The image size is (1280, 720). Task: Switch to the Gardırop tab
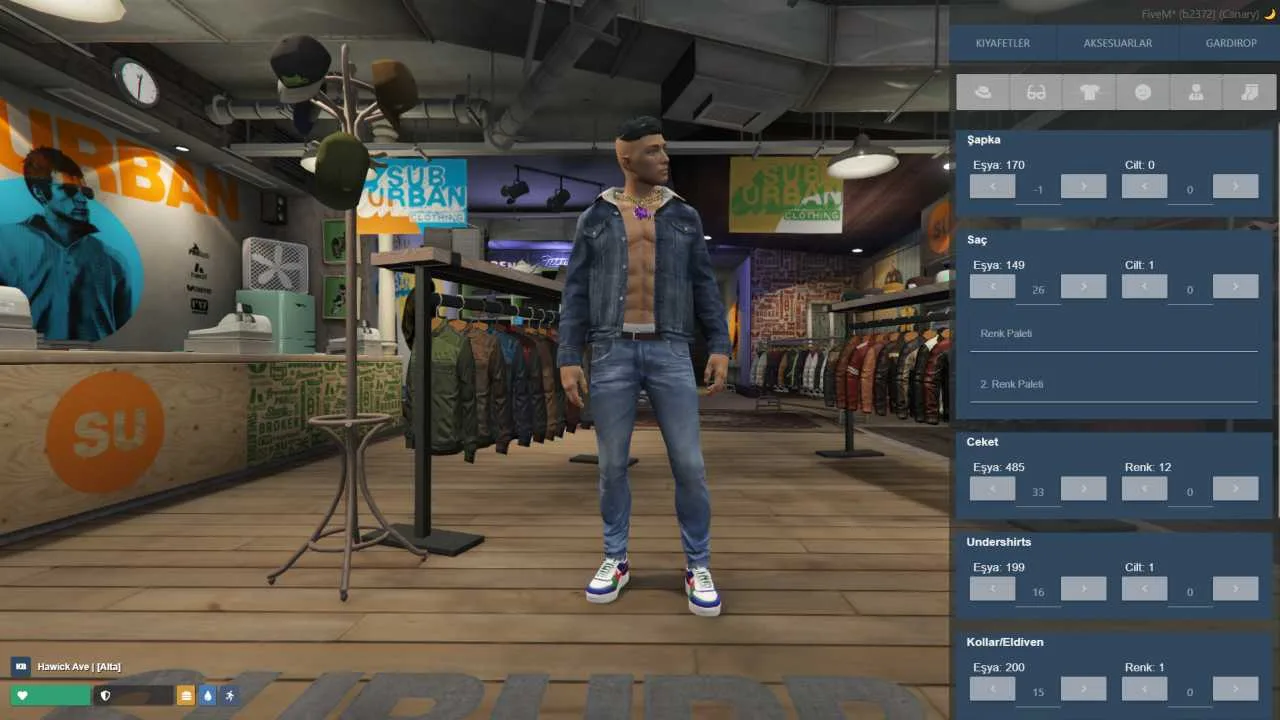1231,43
